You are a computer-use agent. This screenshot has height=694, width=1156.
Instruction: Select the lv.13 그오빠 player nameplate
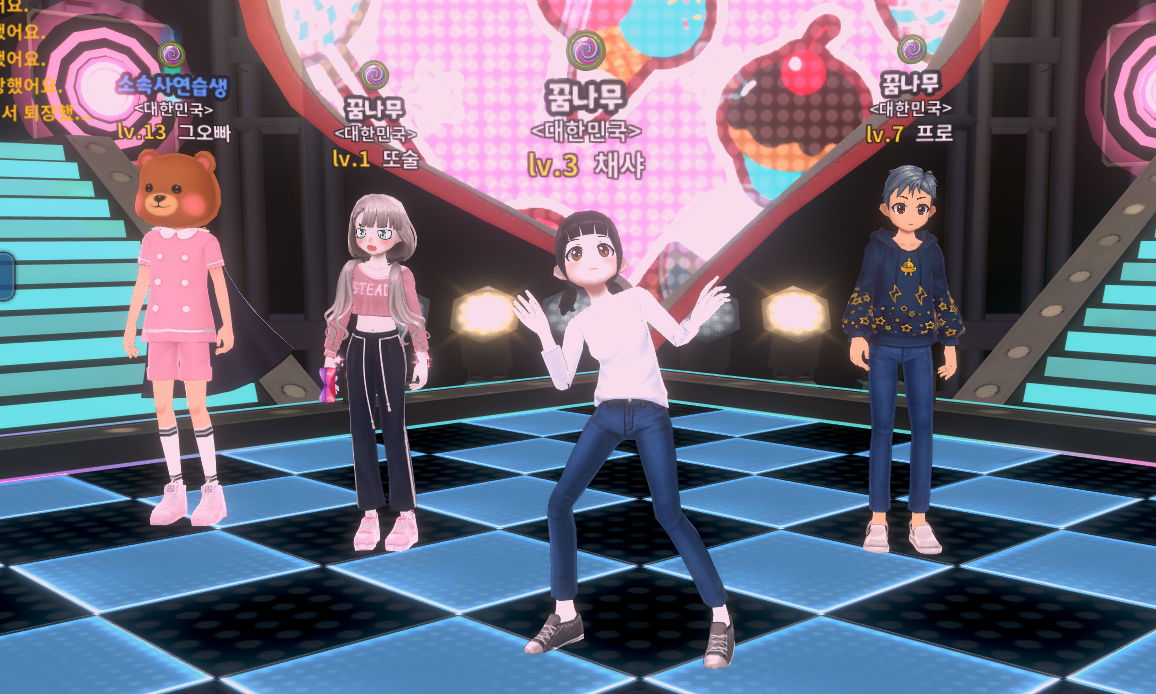[x=174, y=131]
